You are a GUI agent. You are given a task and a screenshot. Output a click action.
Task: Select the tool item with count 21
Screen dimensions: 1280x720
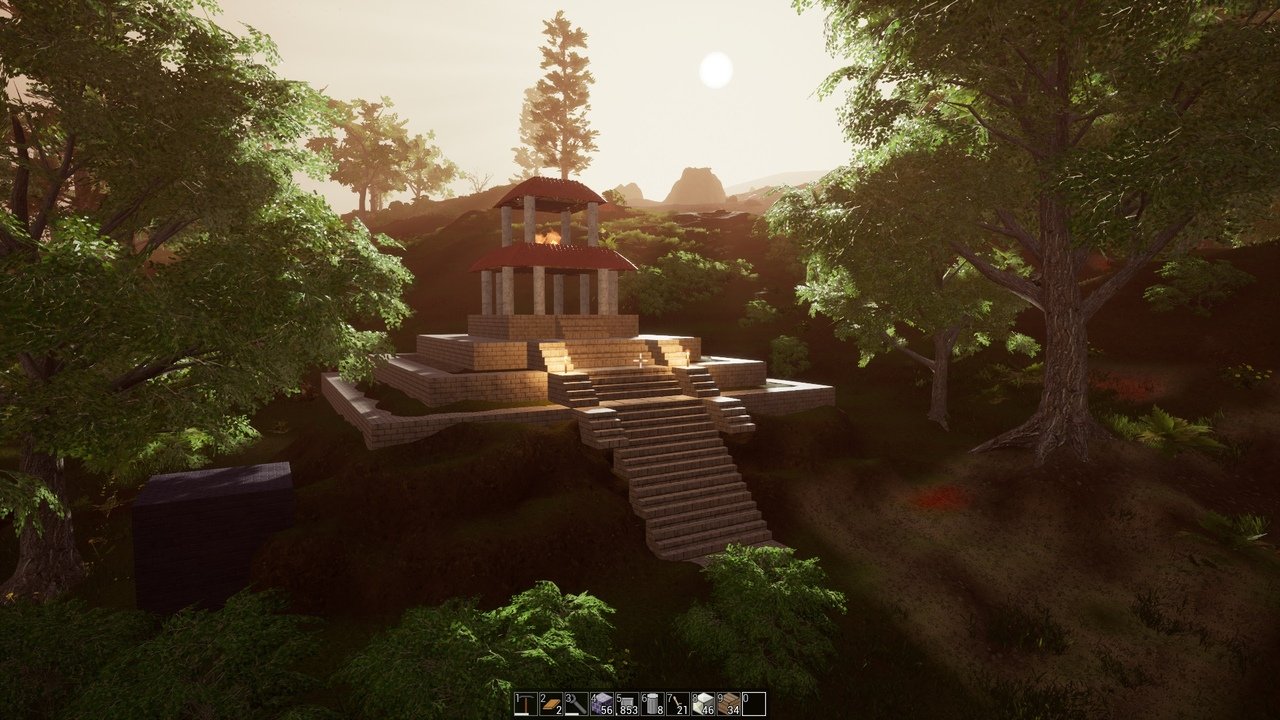(x=676, y=703)
